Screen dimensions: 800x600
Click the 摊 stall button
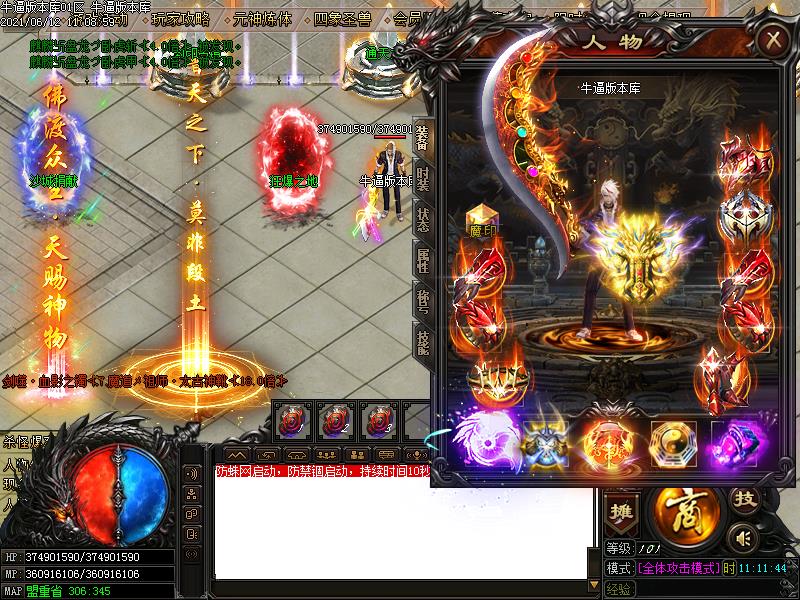click(623, 508)
